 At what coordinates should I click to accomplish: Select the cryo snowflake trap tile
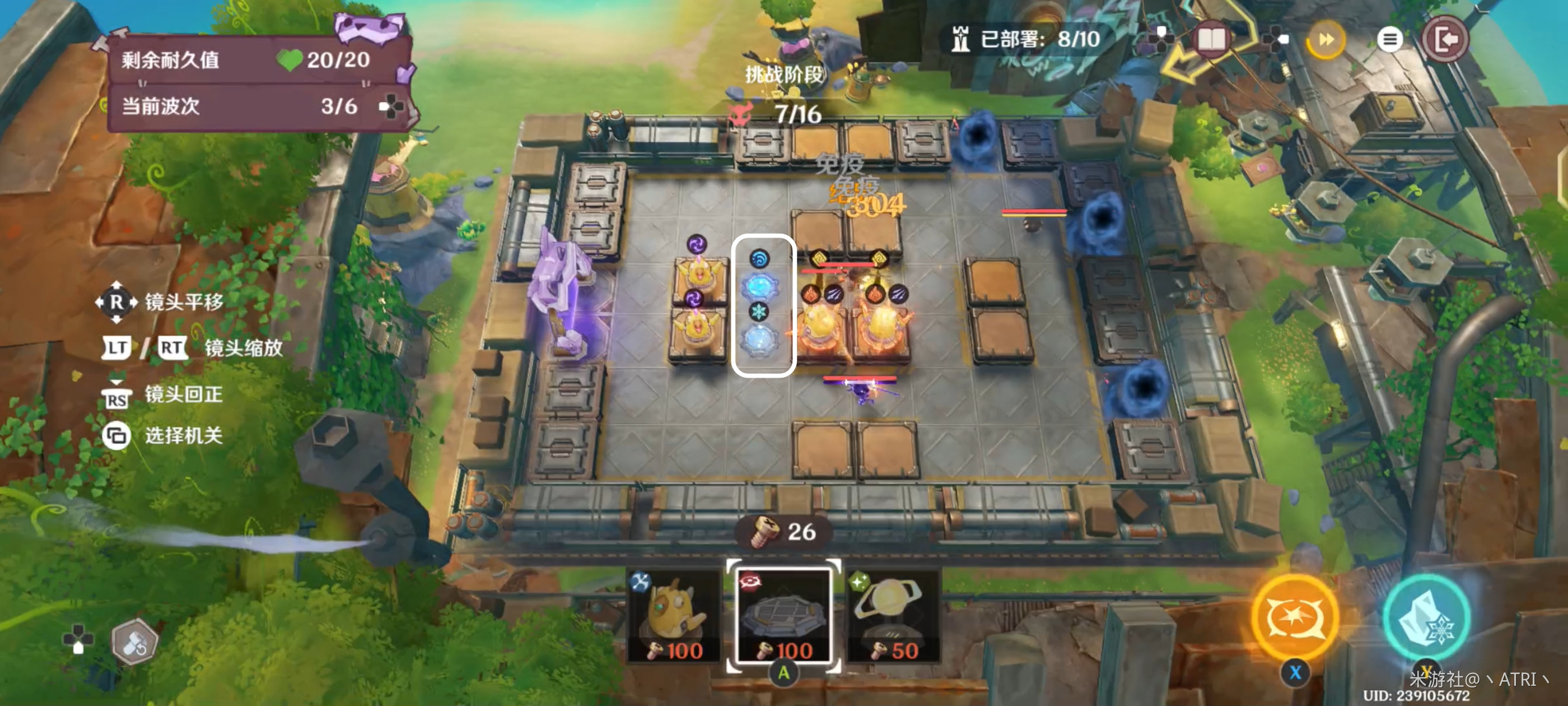[759, 338]
